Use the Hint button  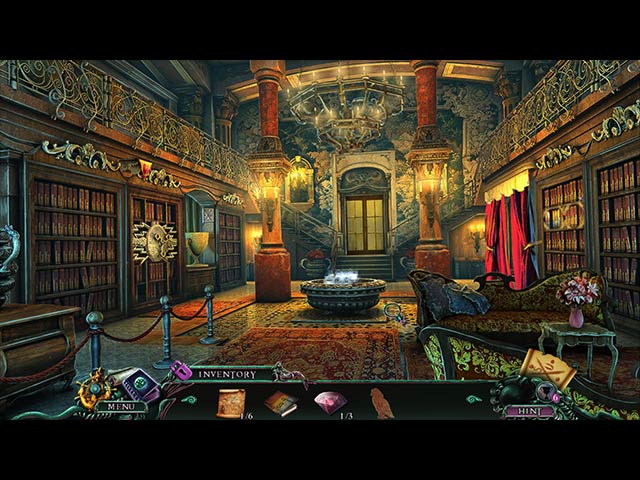529,410
